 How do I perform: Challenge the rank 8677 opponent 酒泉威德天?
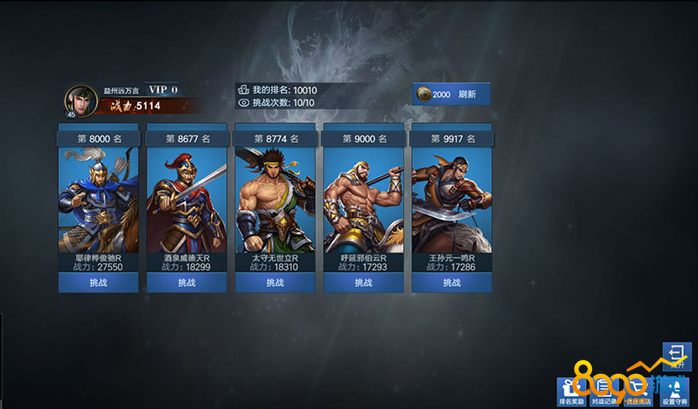pyautogui.click(x=186, y=283)
